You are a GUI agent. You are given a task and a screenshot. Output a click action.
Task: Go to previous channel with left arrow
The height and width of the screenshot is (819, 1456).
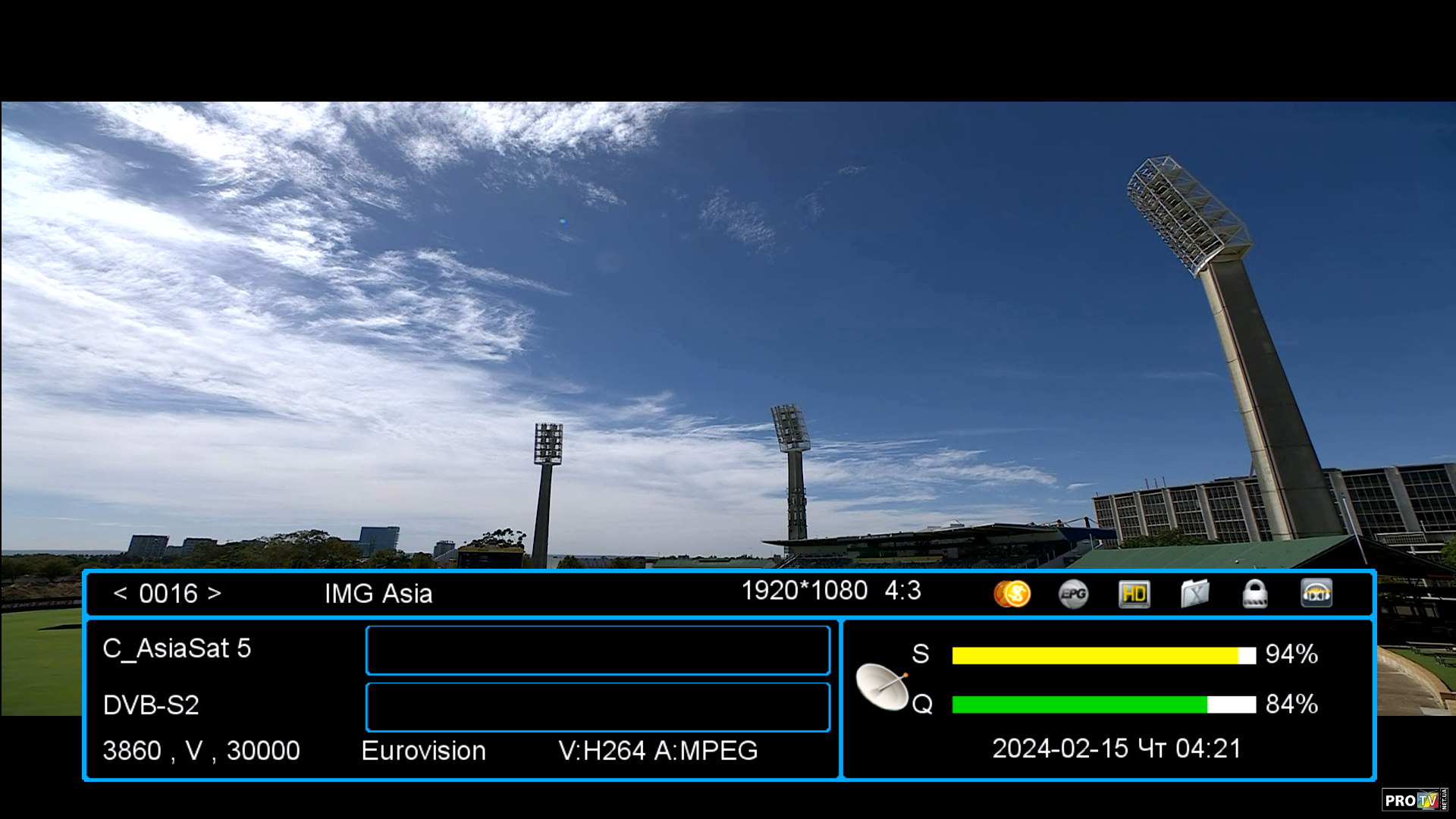120,594
